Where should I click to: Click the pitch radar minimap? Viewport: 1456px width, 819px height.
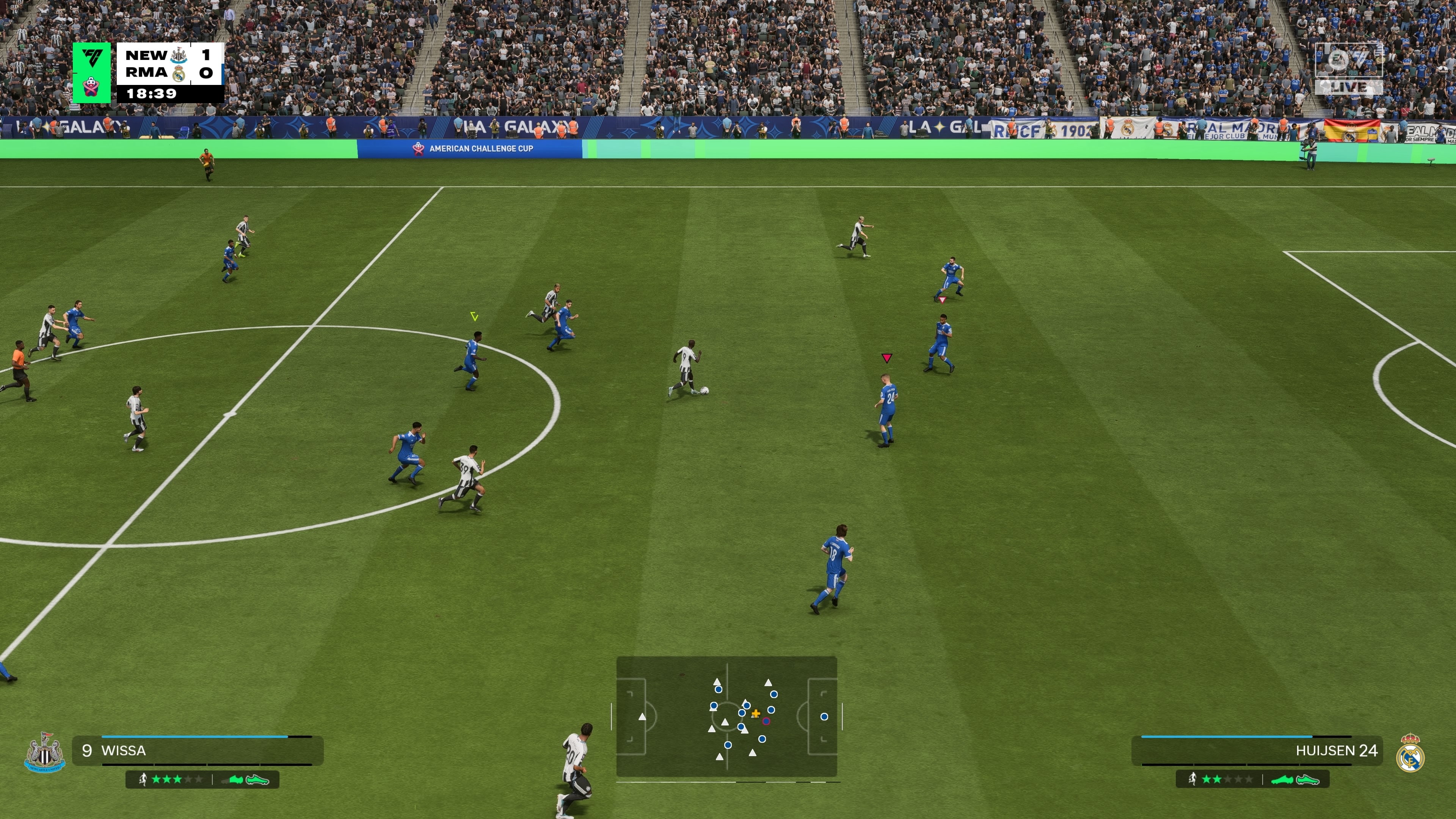tap(726, 716)
